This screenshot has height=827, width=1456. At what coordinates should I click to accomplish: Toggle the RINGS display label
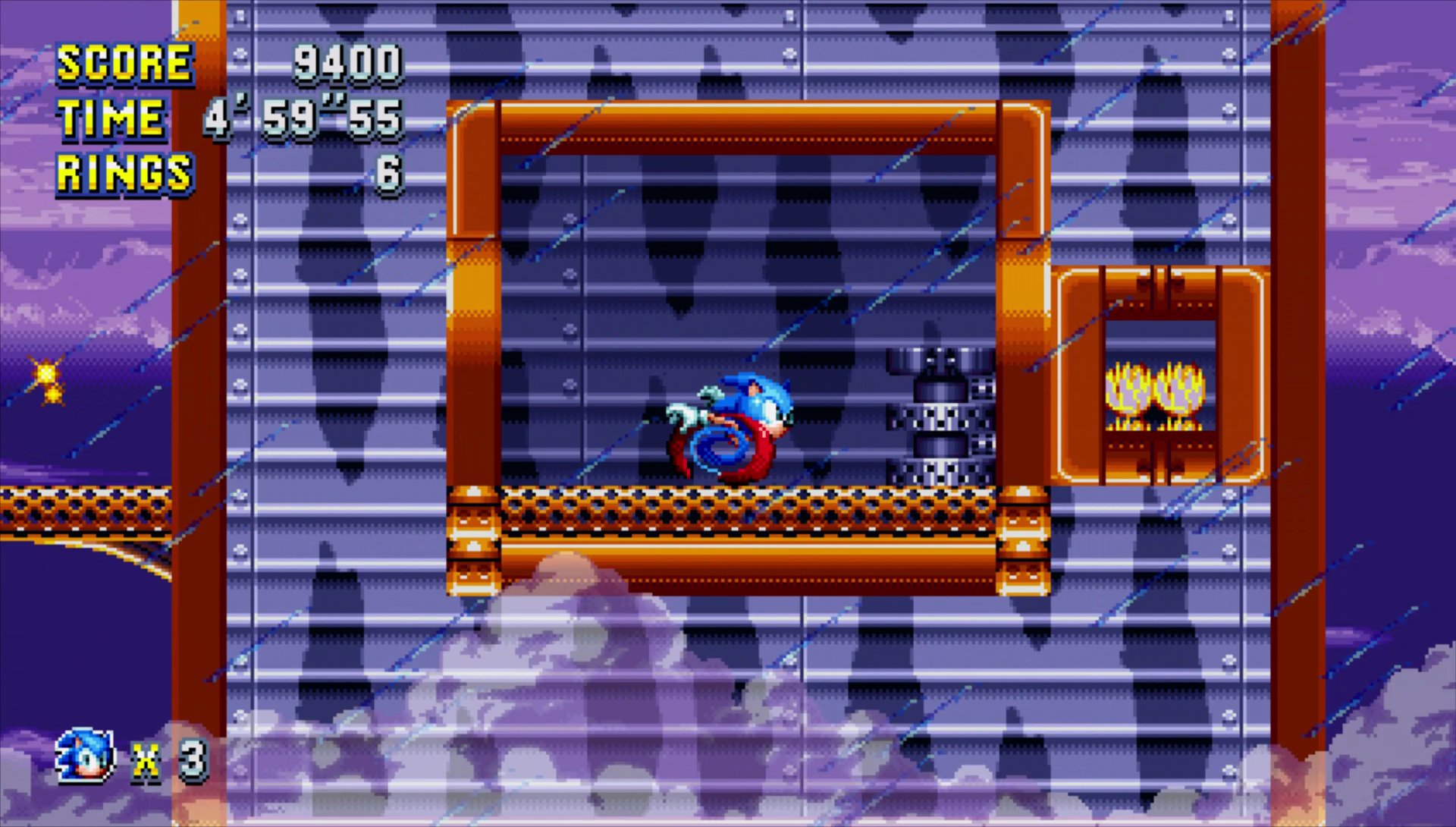[x=124, y=173]
